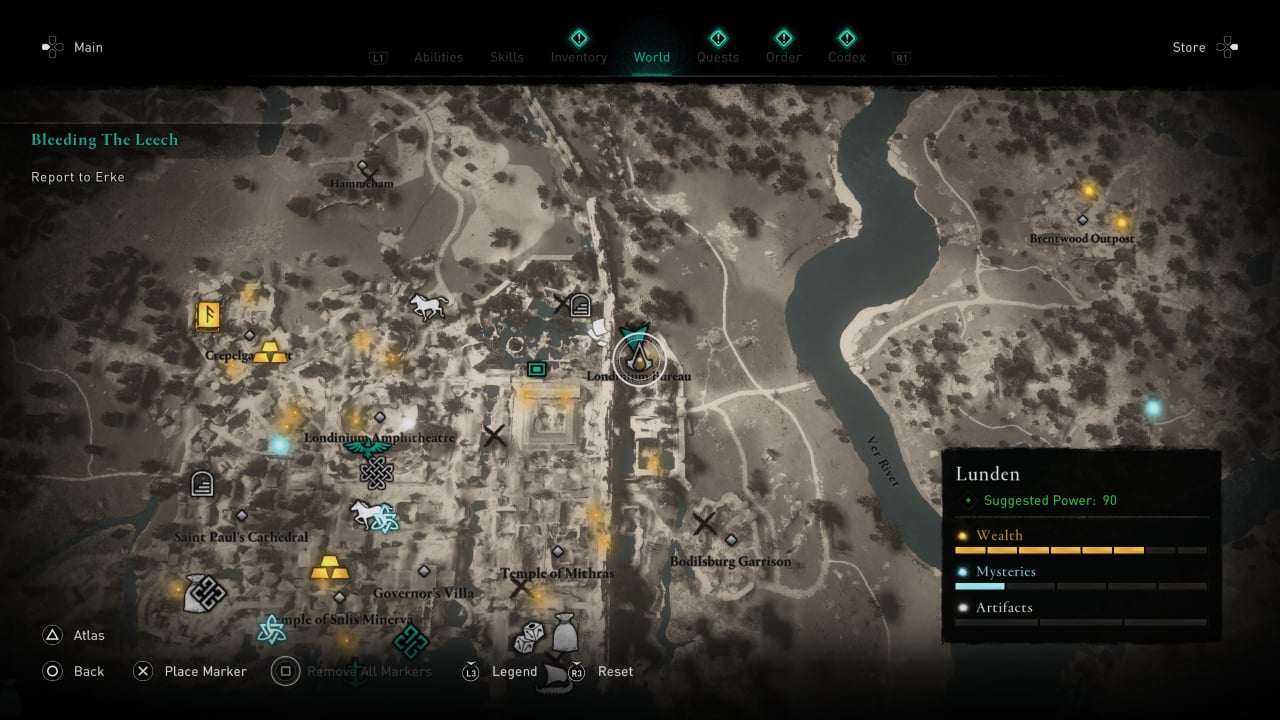Open the Store

[1189, 47]
